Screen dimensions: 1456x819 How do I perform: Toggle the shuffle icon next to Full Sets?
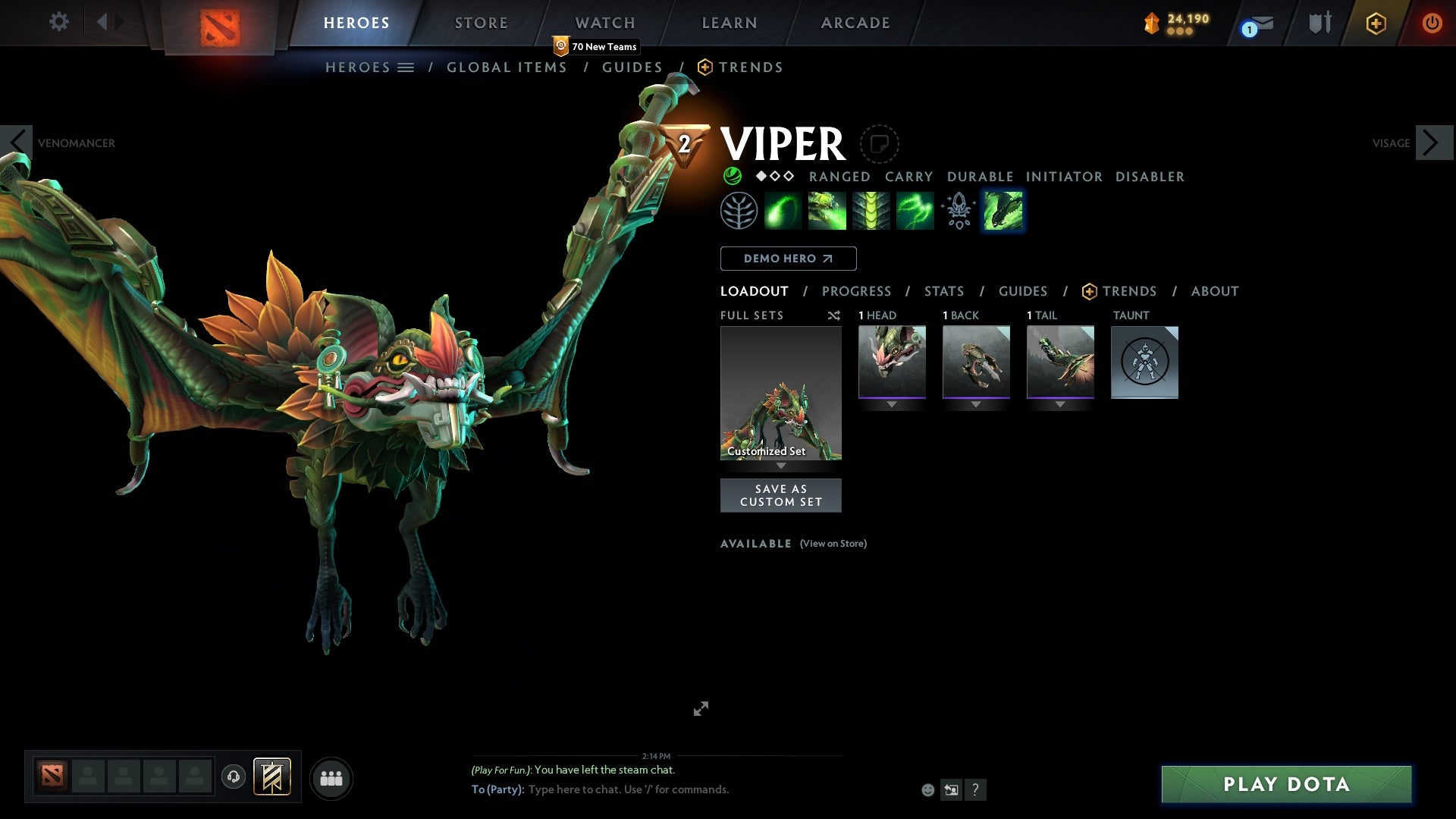pyautogui.click(x=834, y=315)
